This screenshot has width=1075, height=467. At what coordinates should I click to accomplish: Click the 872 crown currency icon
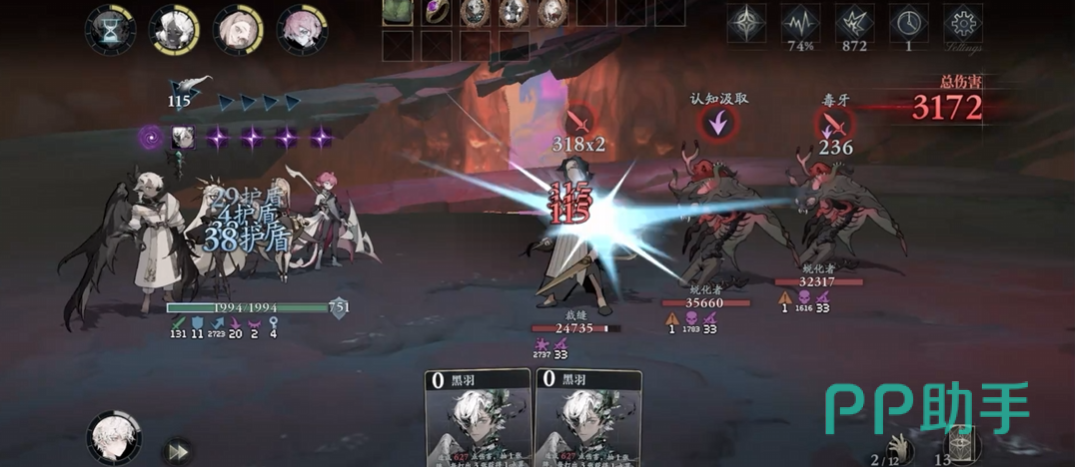tap(854, 22)
